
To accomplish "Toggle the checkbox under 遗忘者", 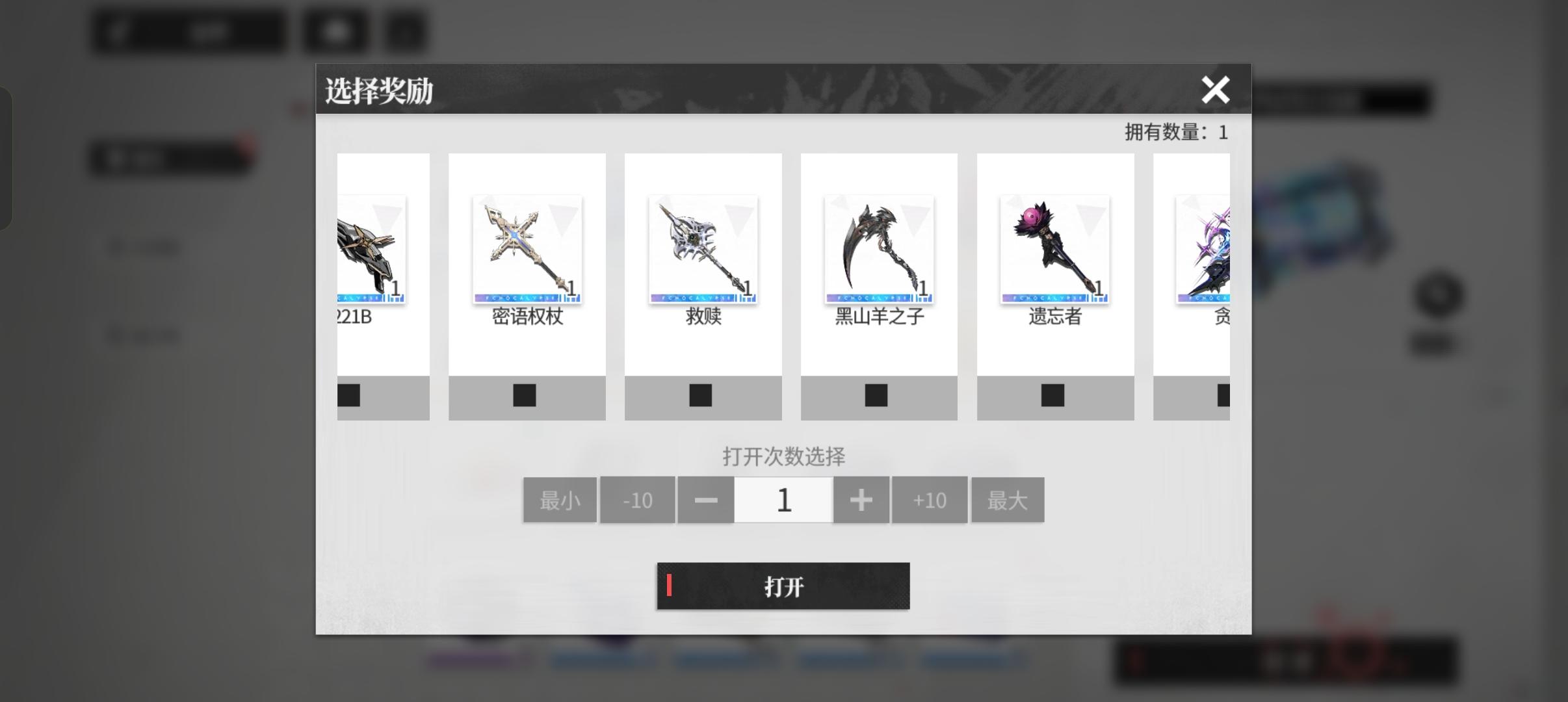I will (x=1052, y=395).
